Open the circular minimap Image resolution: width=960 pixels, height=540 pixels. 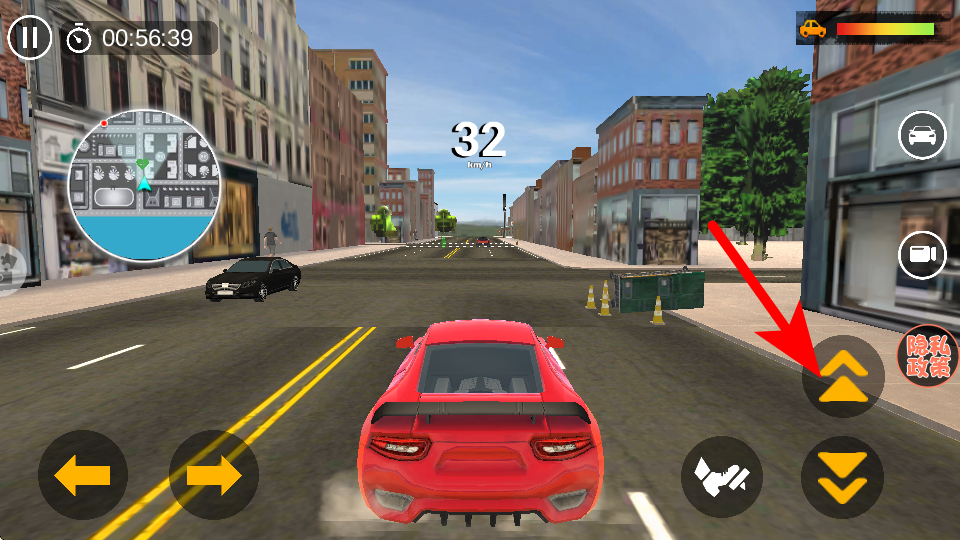tap(144, 185)
